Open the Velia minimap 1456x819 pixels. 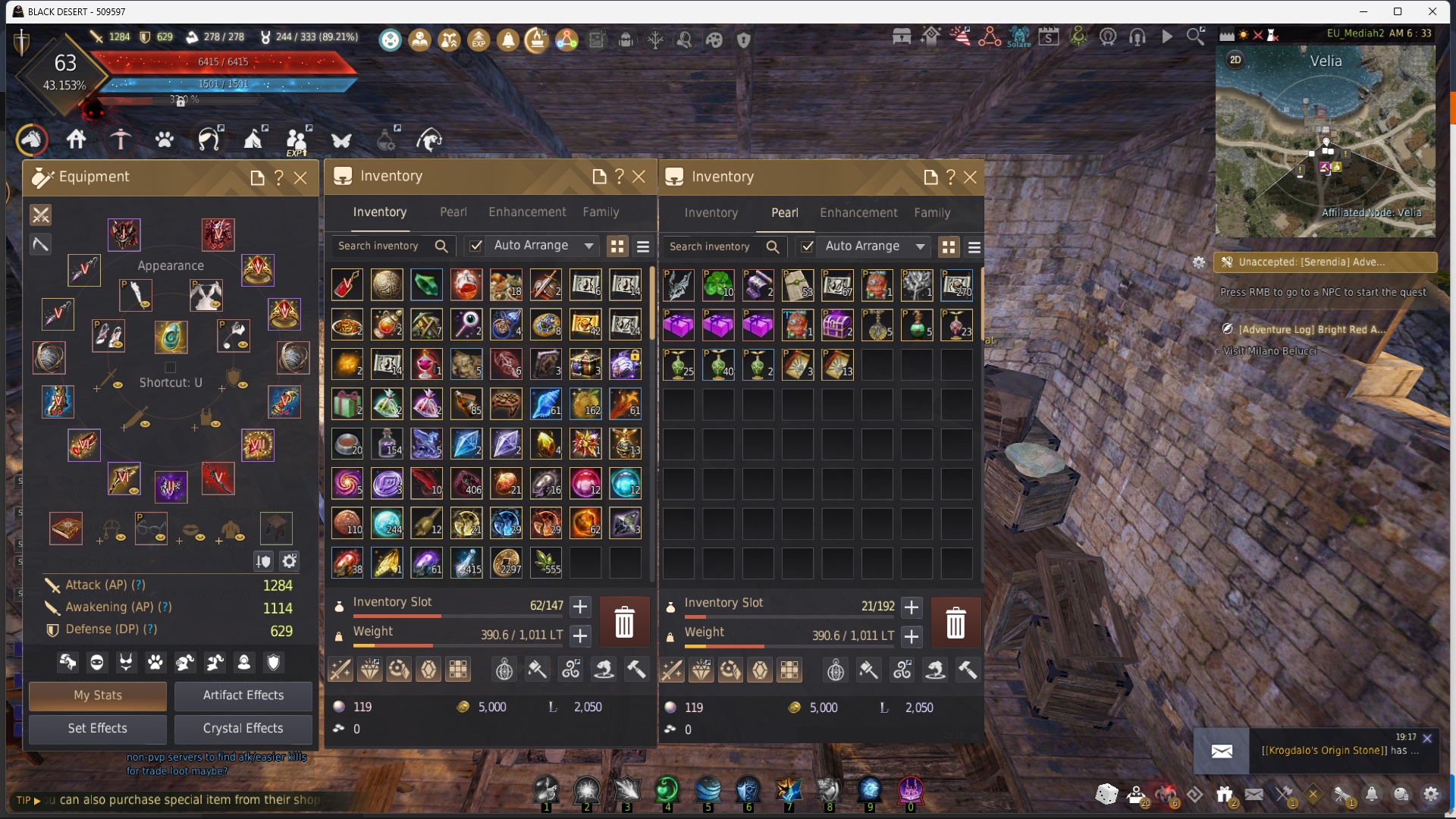click(x=1325, y=140)
